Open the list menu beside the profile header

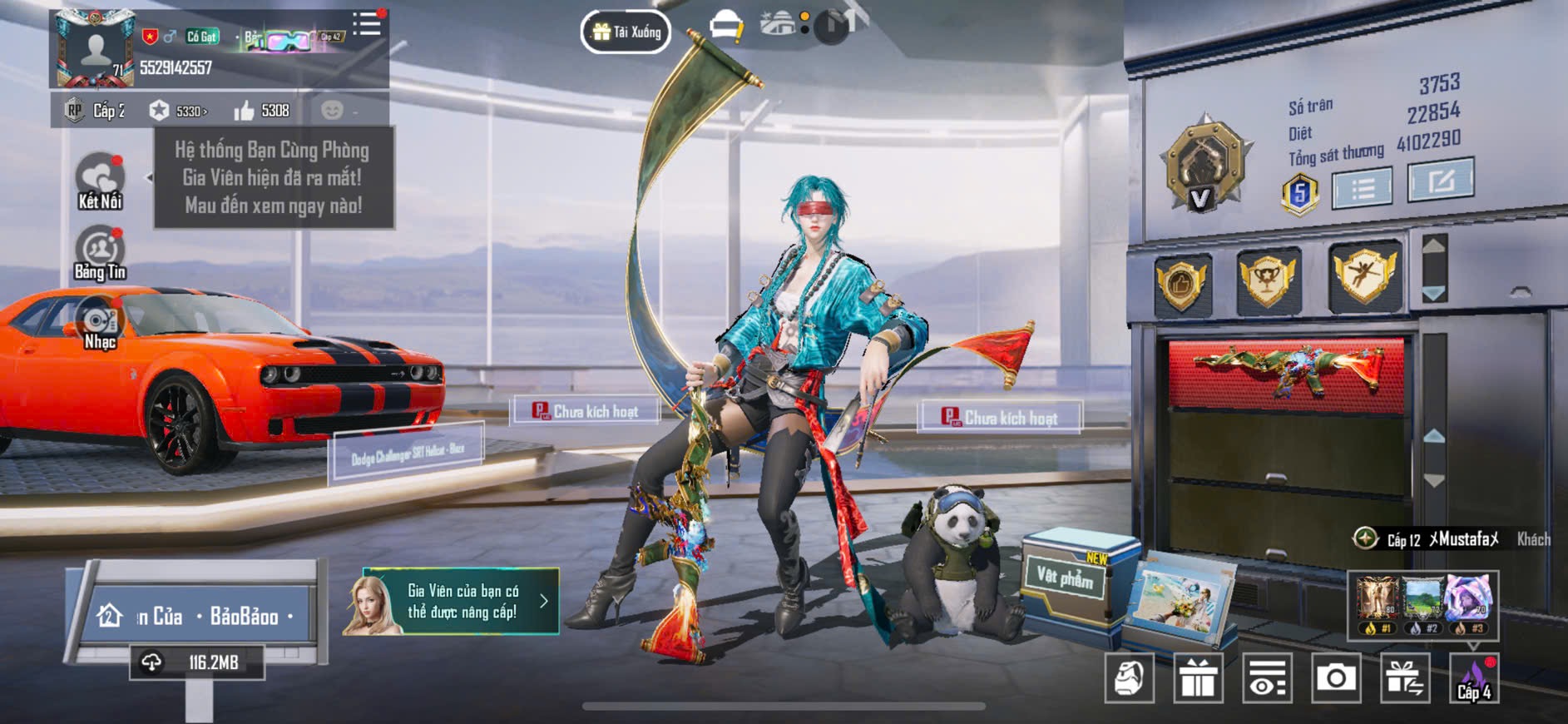[367, 24]
